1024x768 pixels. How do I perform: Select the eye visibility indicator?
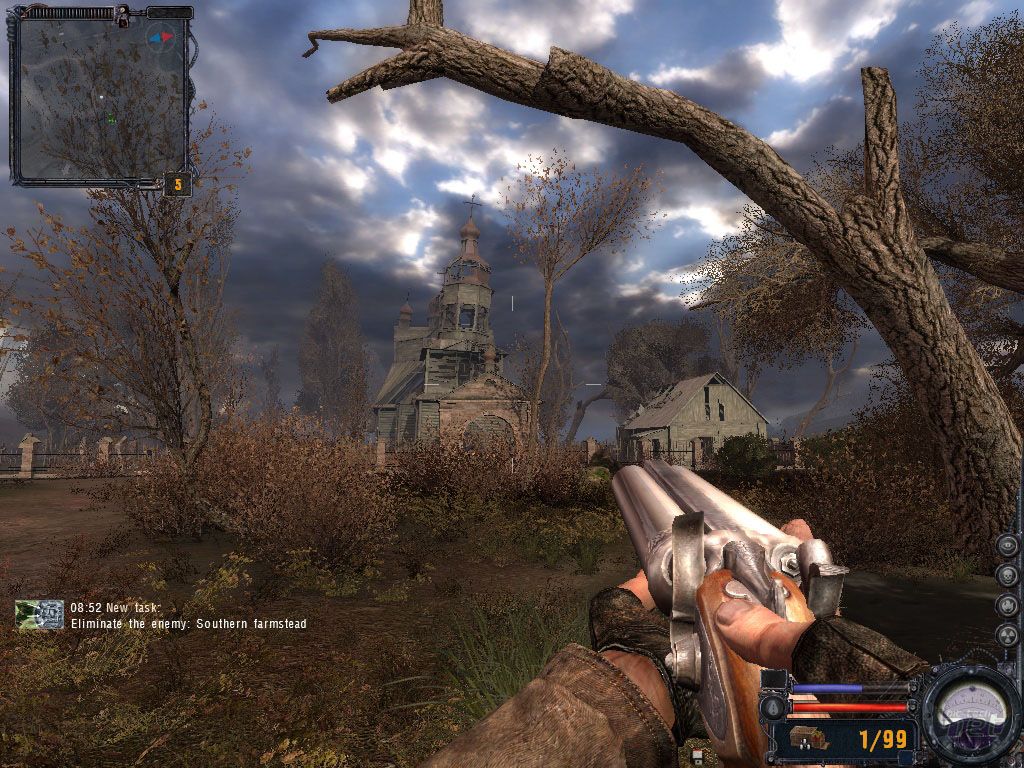tap(1008, 545)
